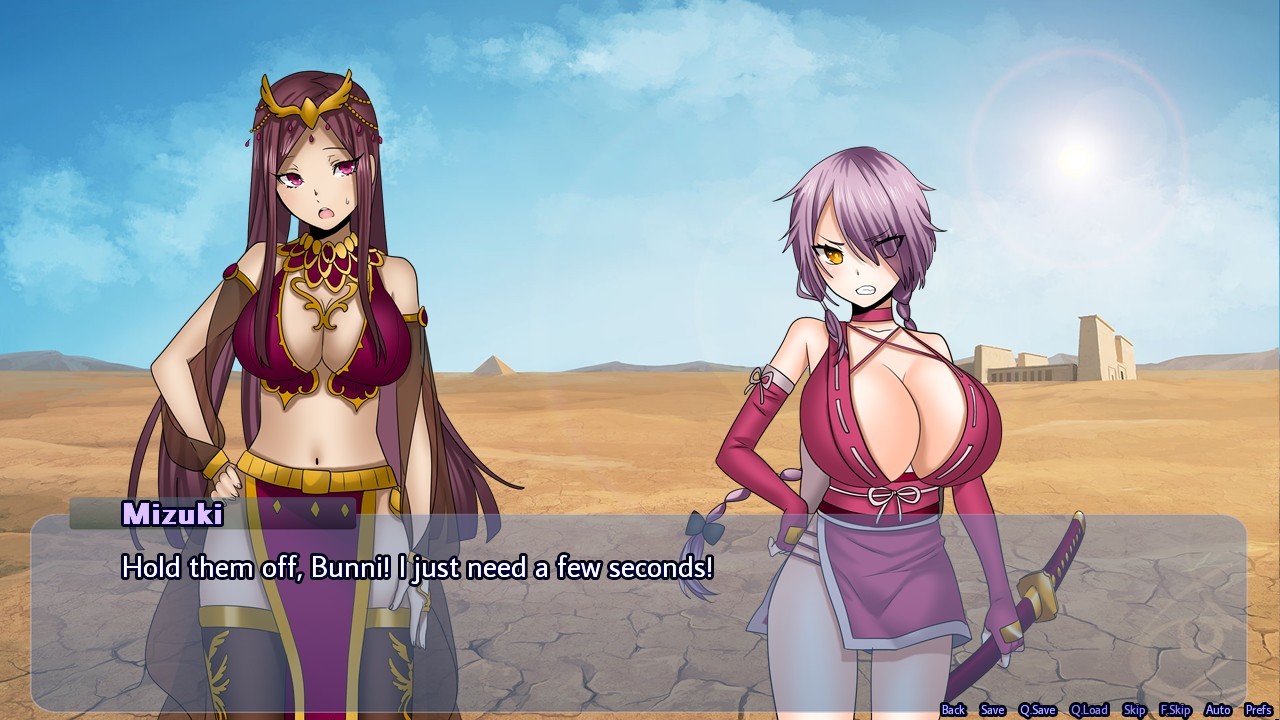Perform a Q.Save quick save
Image resolution: width=1280 pixels, height=720 pixels.
[1038, 709]
